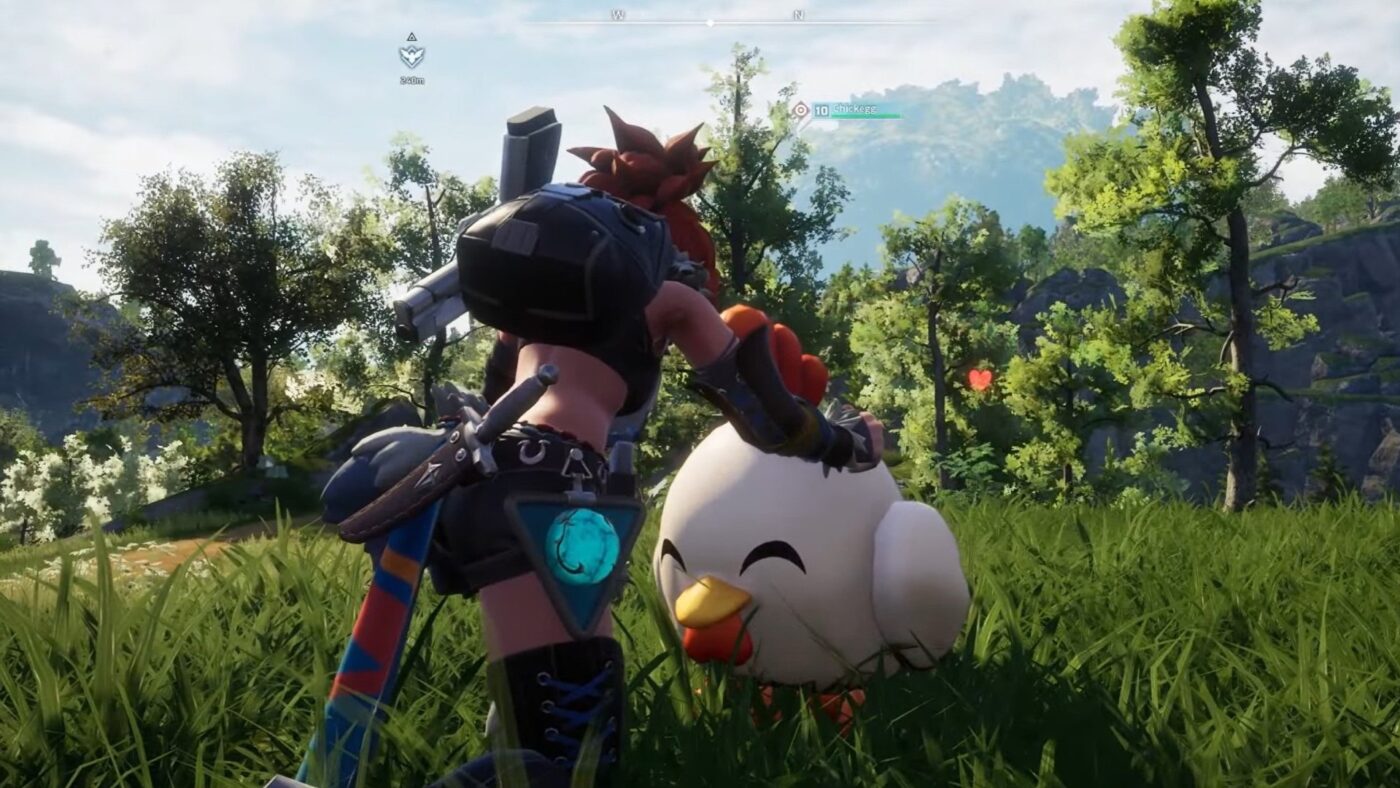The width and height of the screenshot is (1400, 788).
Task: Click the 240m distance label
Action: (x=412, y=78)
